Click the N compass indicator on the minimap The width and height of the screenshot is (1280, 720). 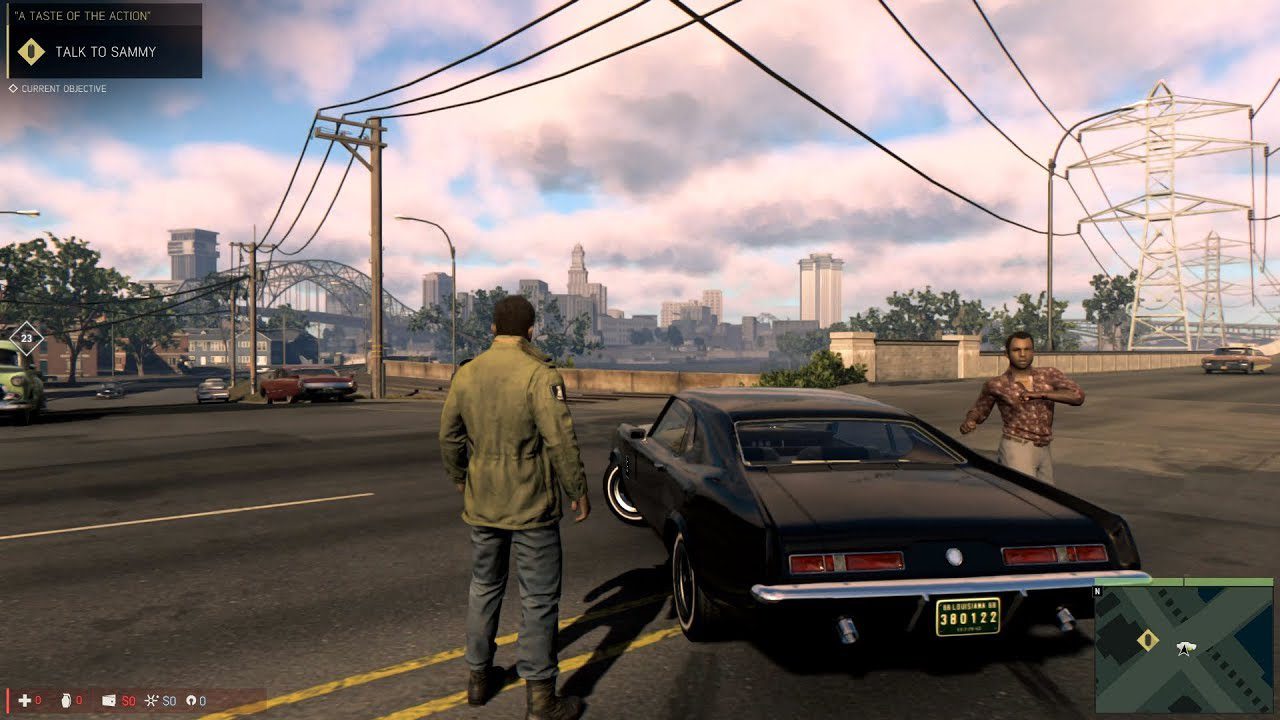click(1098, 589)
